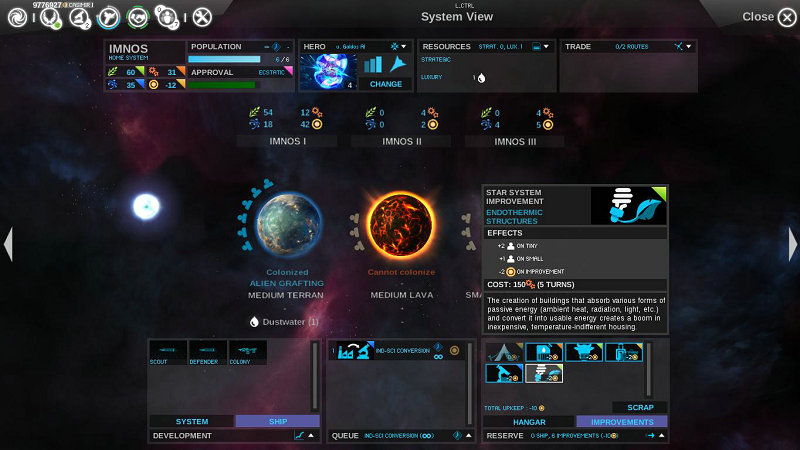The height and width of the screenshot is (450, 800).
Task: Open the diplomacy handshake screen
Action: [x=138, y=16]
